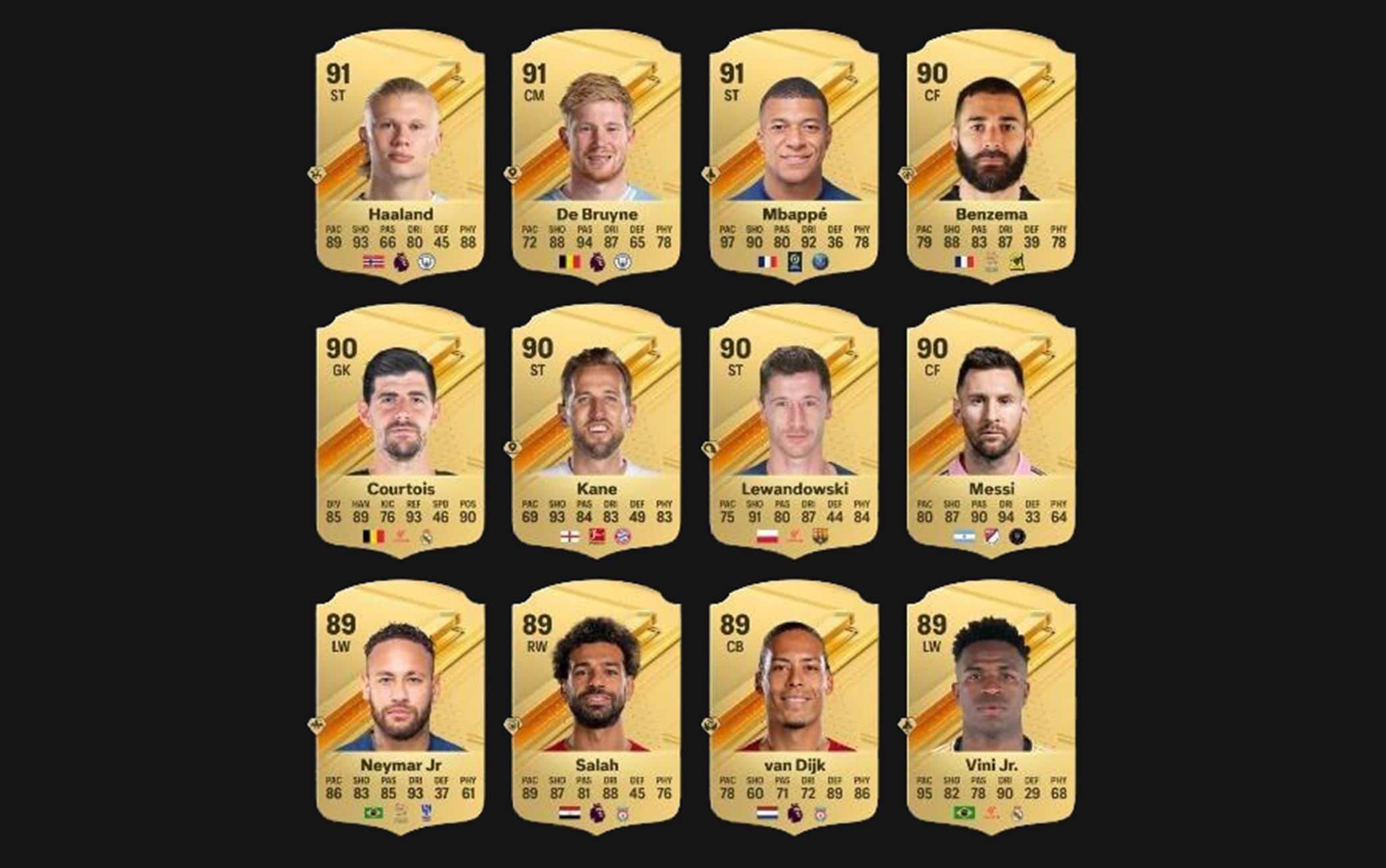Viewport: 1386px width, 868px height.
Task: Click the Brazil flag on Neymar Jr's card
Action: tap(372, 813)
